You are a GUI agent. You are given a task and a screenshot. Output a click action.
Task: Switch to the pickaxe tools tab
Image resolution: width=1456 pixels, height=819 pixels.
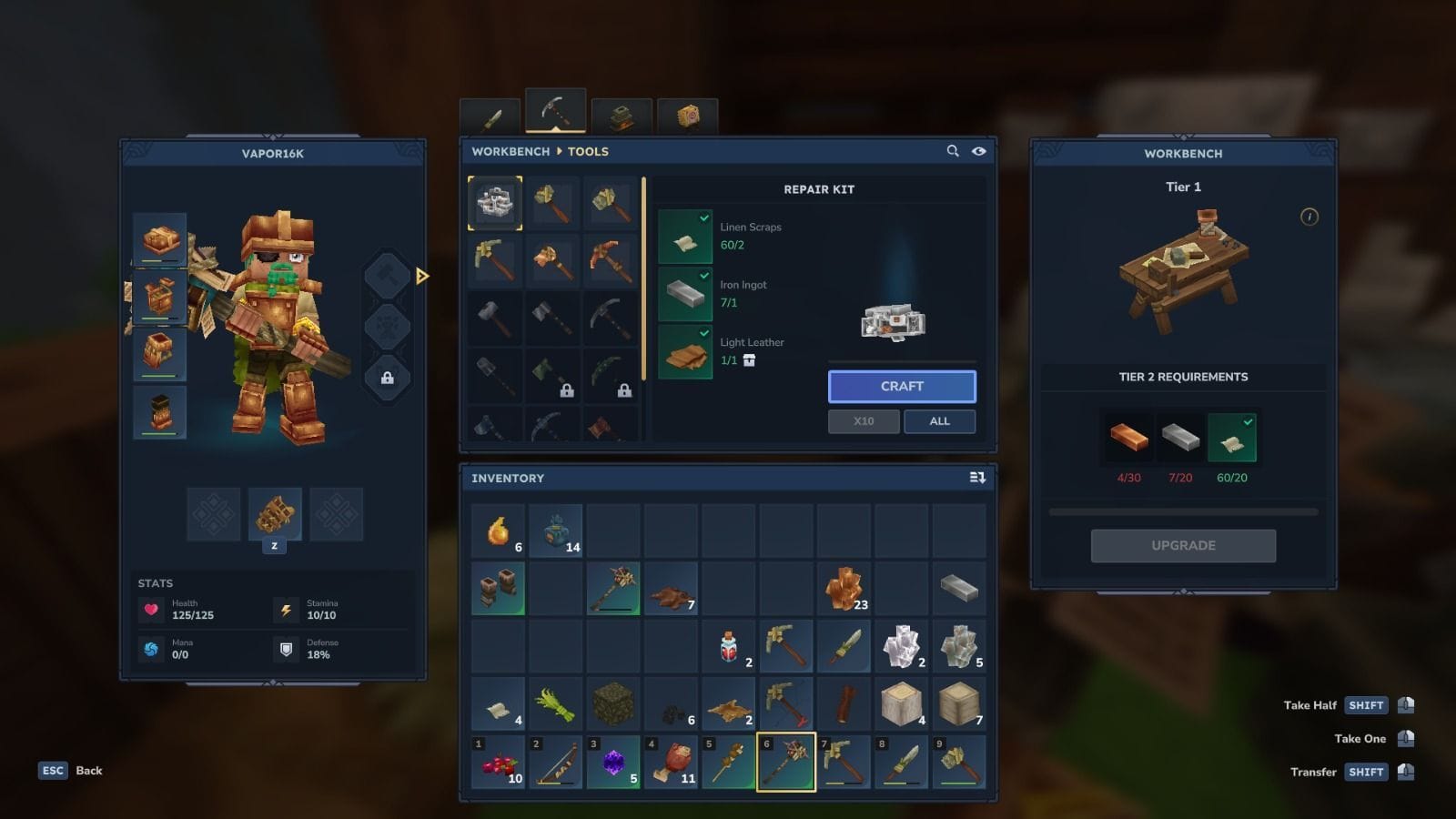[555, 112]
